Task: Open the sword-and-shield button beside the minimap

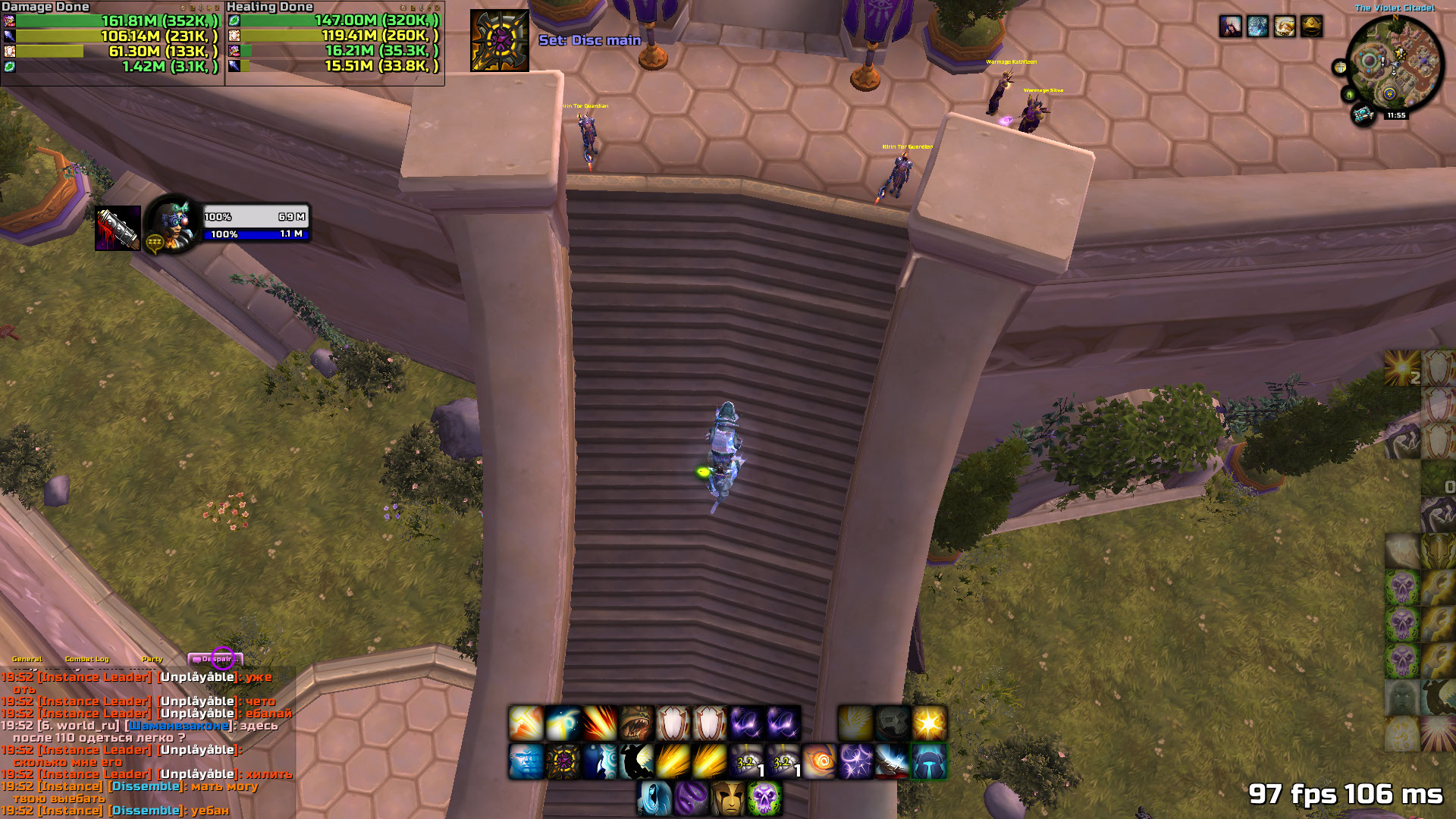Action: [1341, 67]
